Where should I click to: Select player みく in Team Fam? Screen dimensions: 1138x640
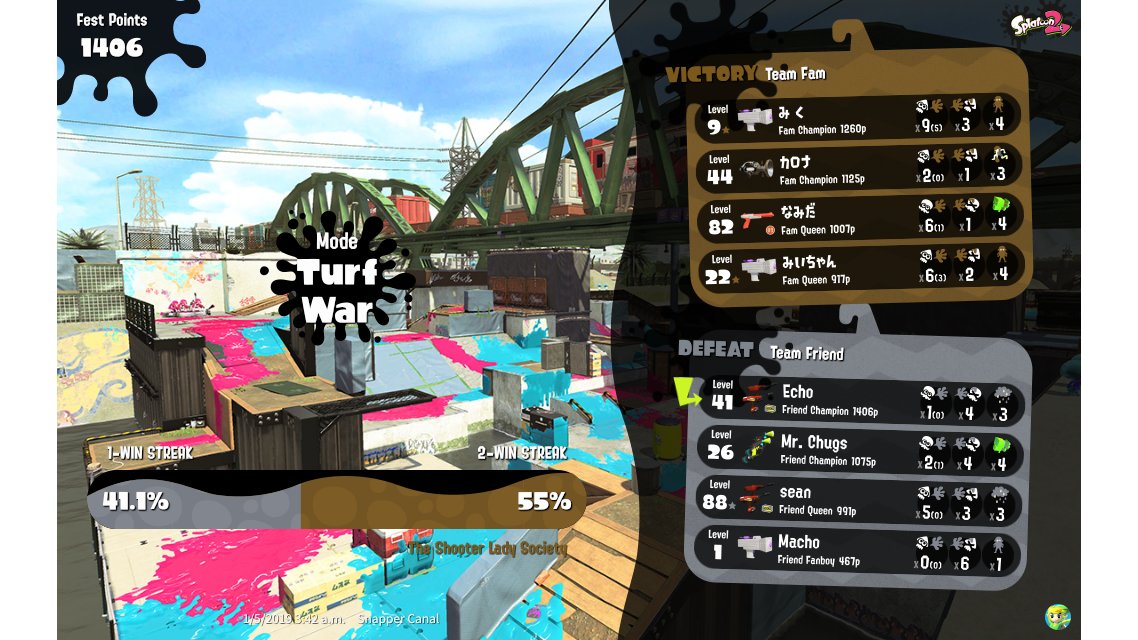858,117
